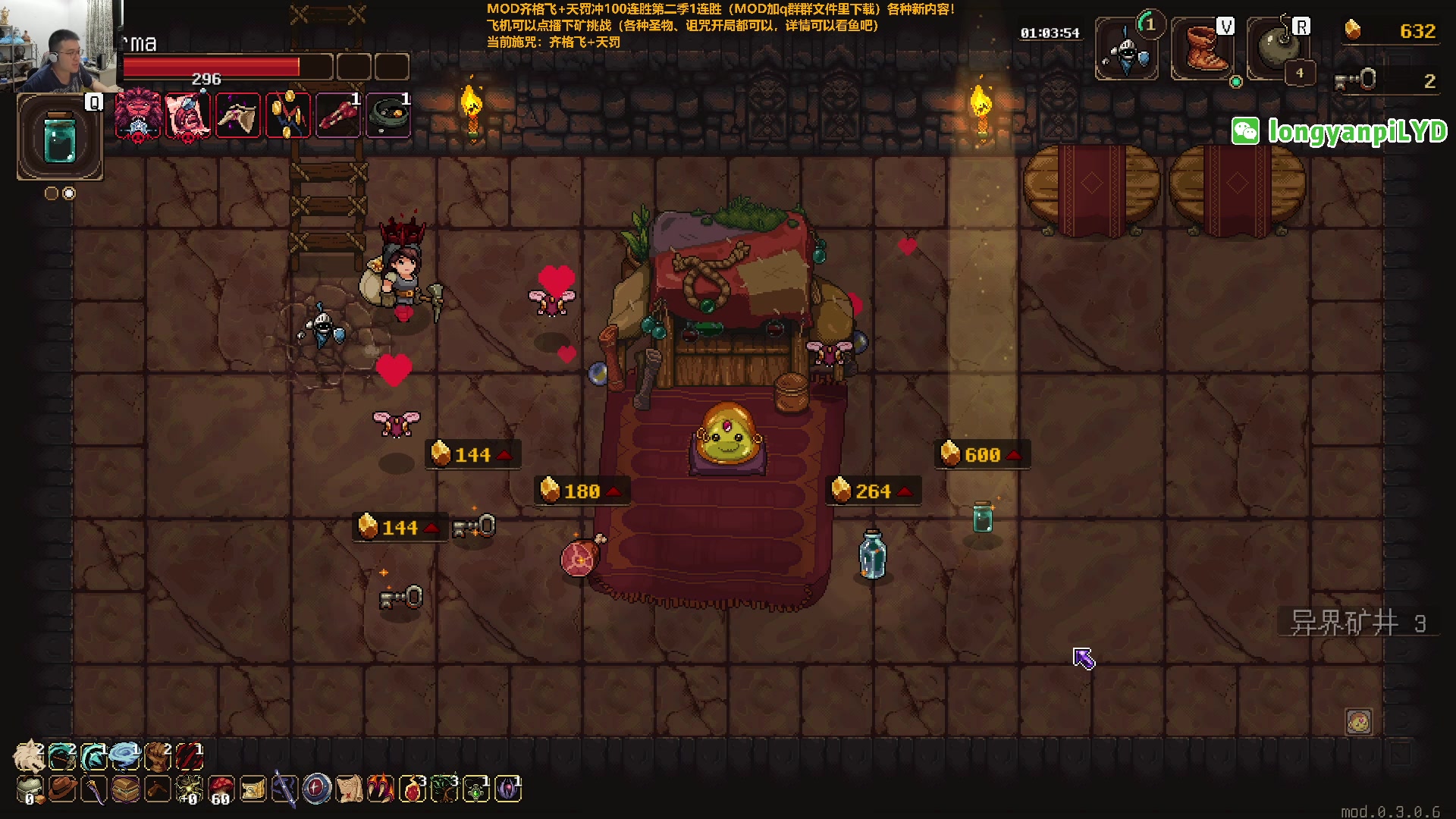Select the treasure chest relic icon
1456x819 pixels.
click(x=126, y=789)
